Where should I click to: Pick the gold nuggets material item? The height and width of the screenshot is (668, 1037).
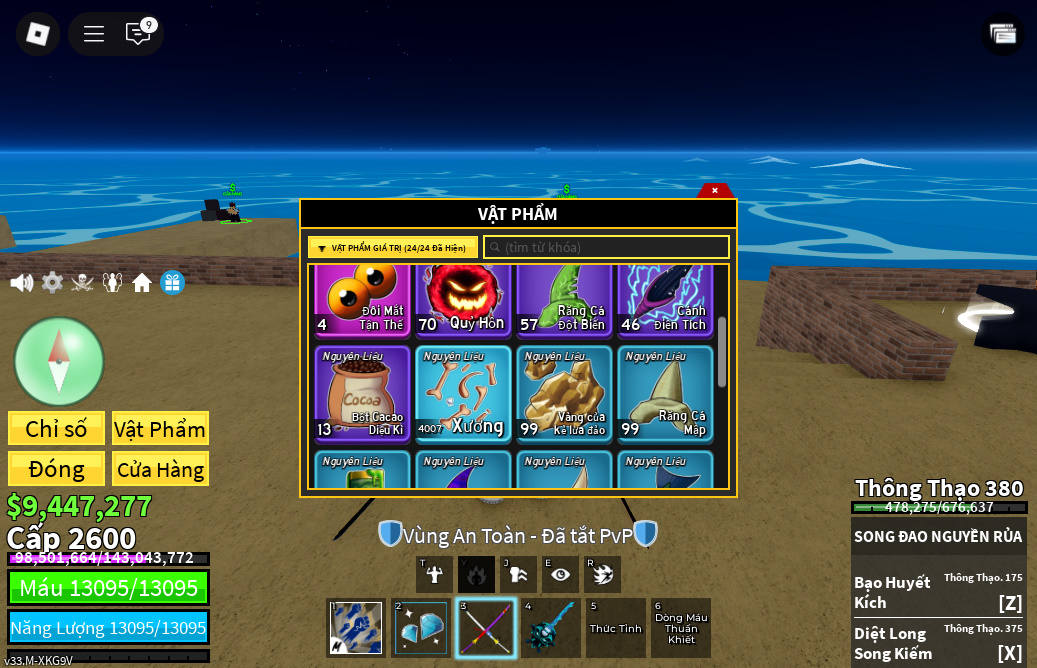[x=564, y=394]
